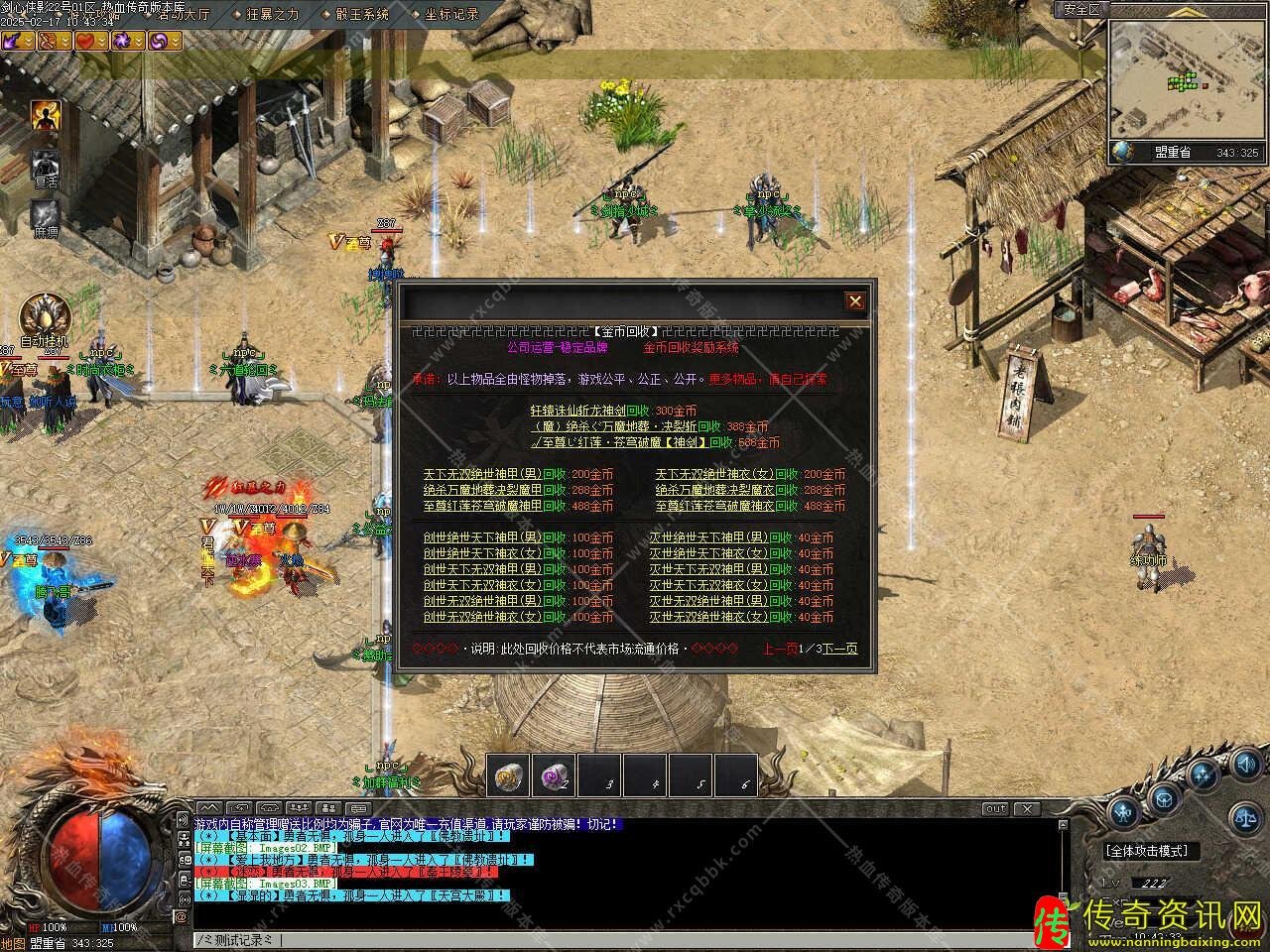1270x952 pixels.
Task: Recycle 轩辕诛仙斩龙神剑 for 300 gold
Action: coord(612,411)
